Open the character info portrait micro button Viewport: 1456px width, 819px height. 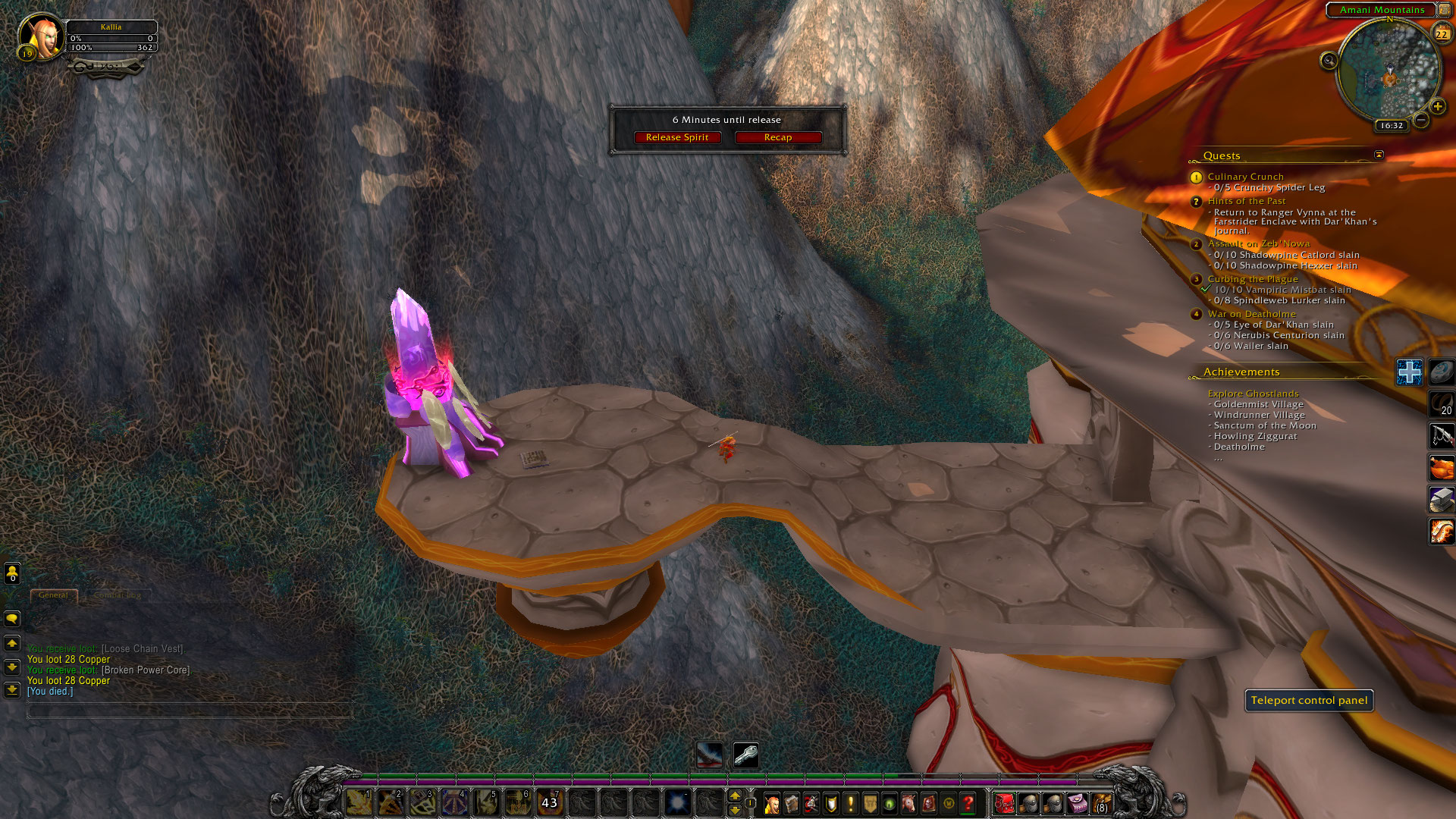pyautogui.click(x=772, y=803)
